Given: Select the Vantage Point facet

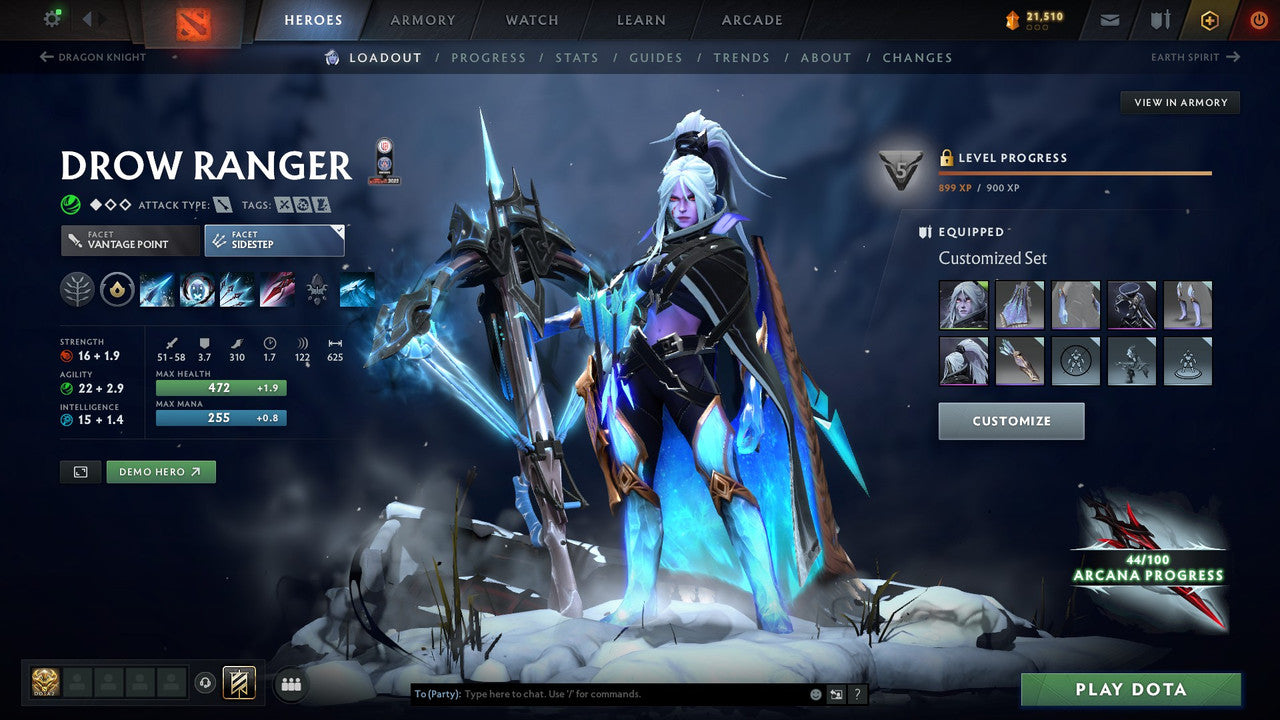Looking at the screenshot, I should (x=129, y=240).
